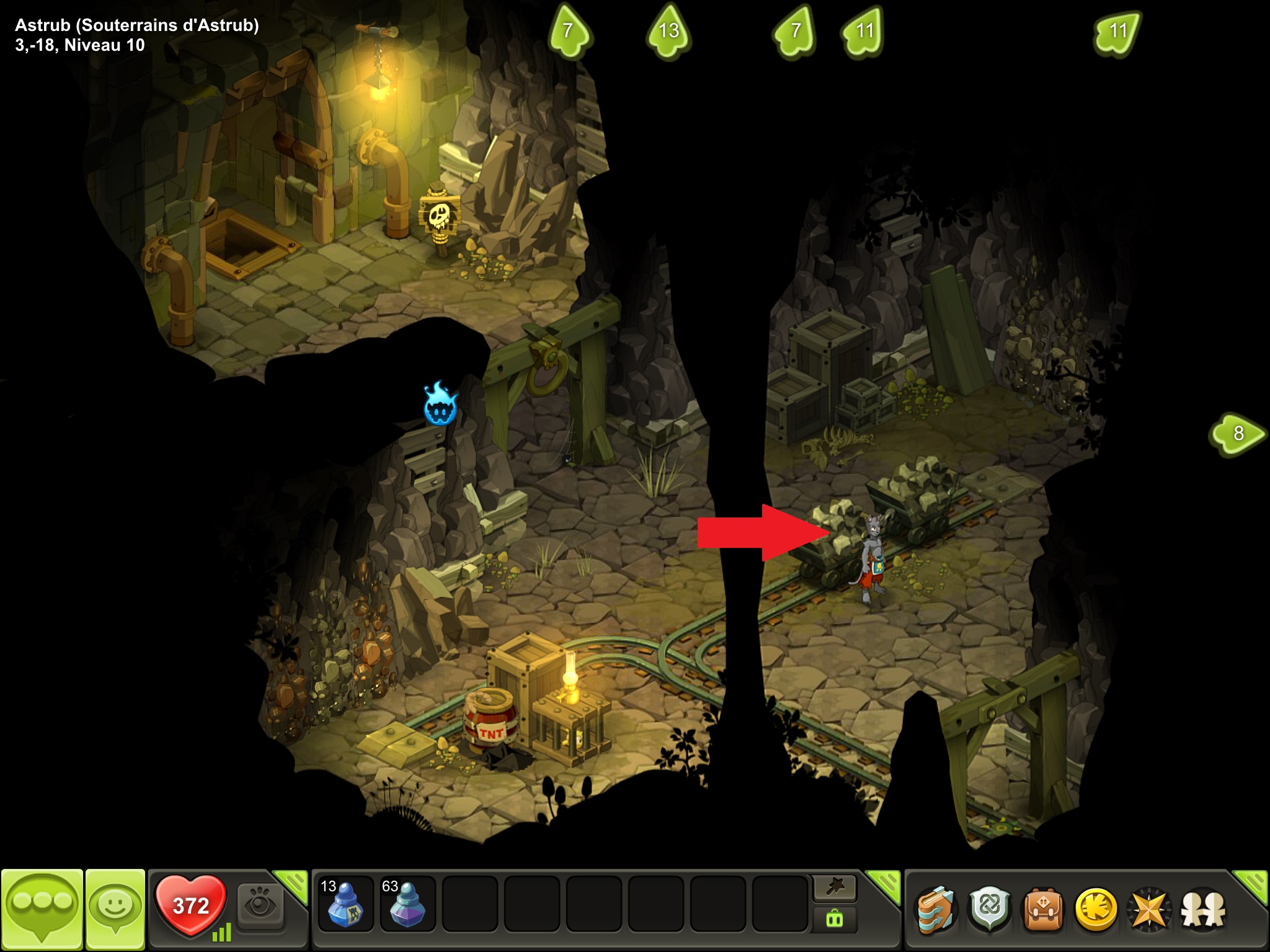Toggle the eye visibility button
This screenshot has height=952, width=1270.
click(260, 907)
